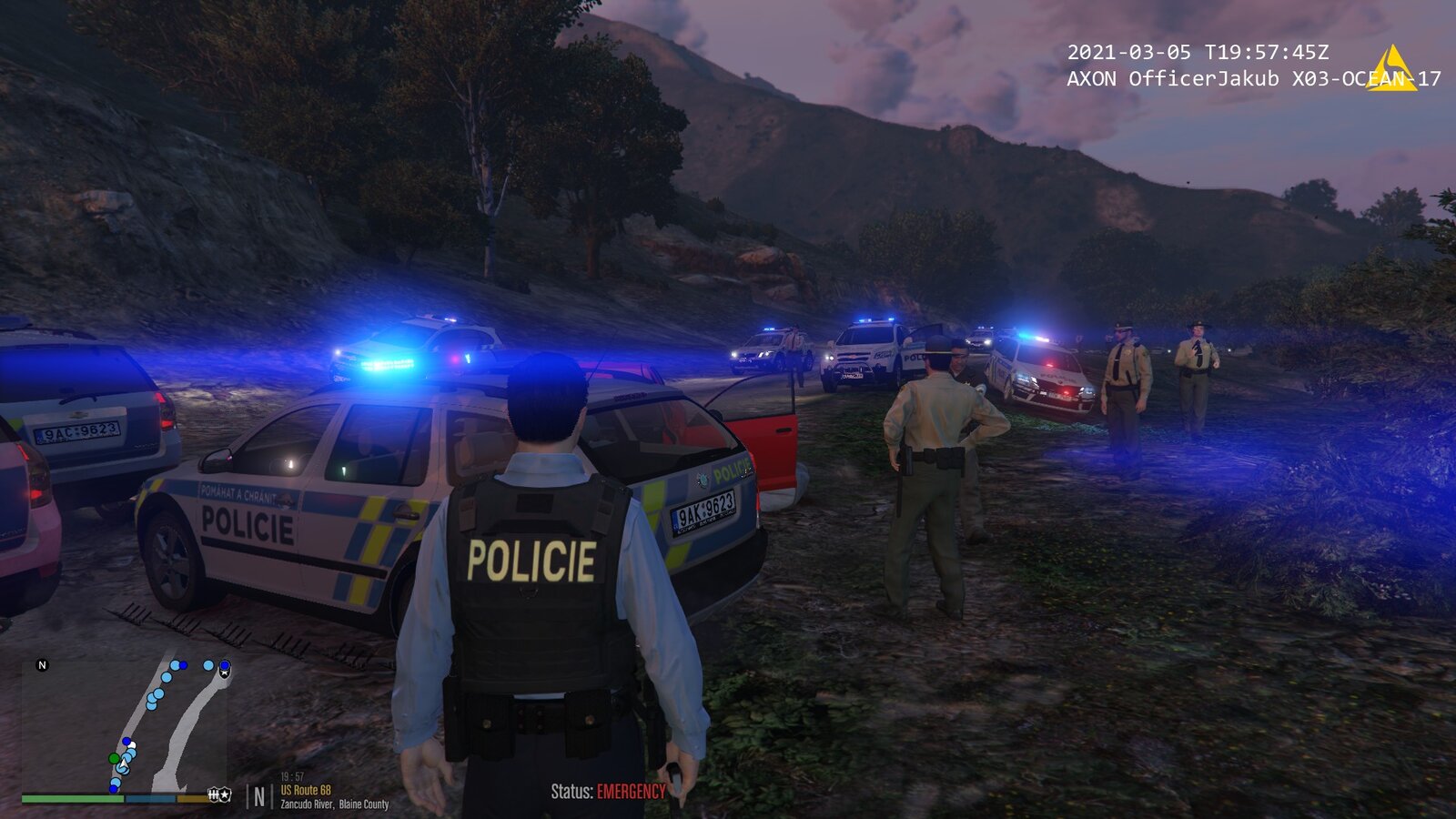Select the green blip on the minimap

[114, 758]
